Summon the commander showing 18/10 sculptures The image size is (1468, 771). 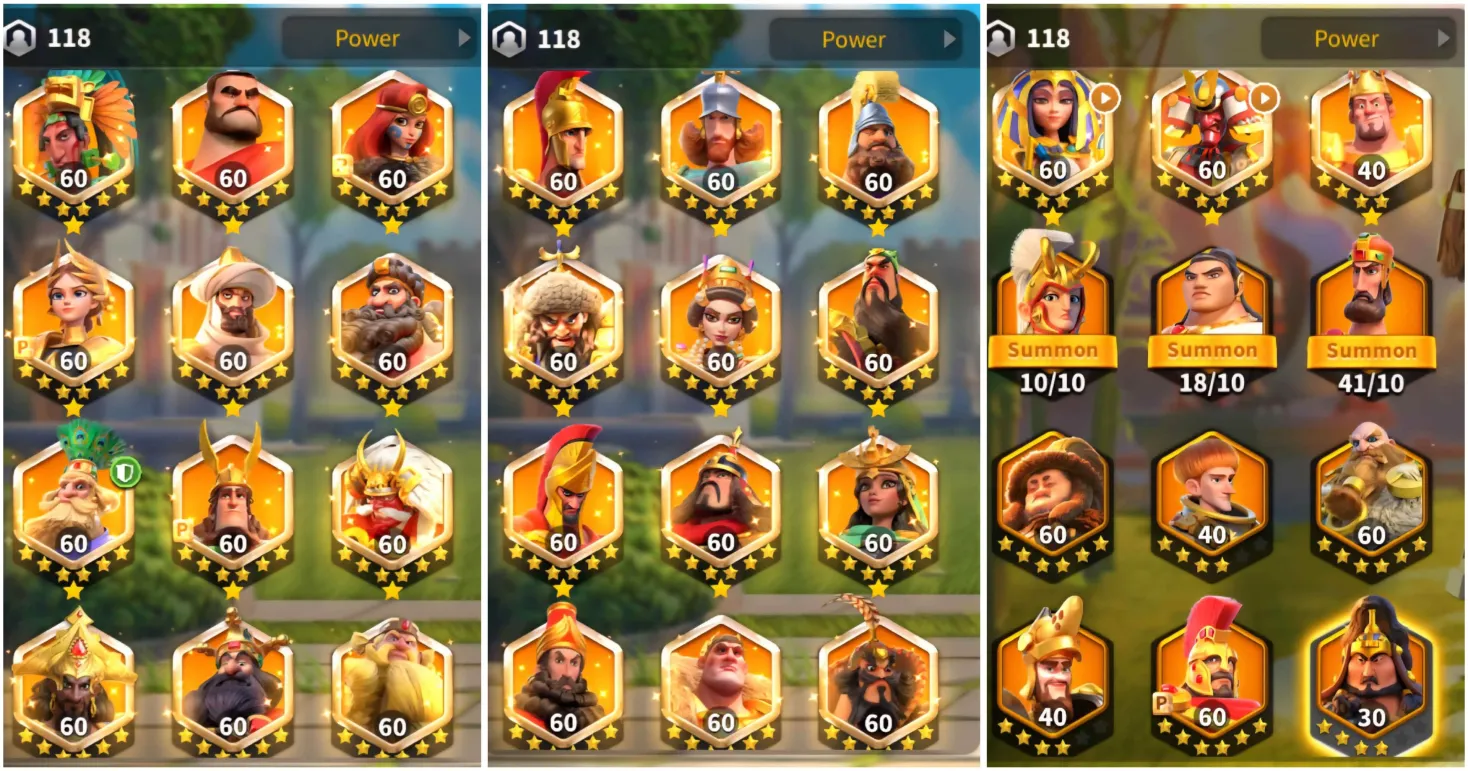coord(1211,351)
